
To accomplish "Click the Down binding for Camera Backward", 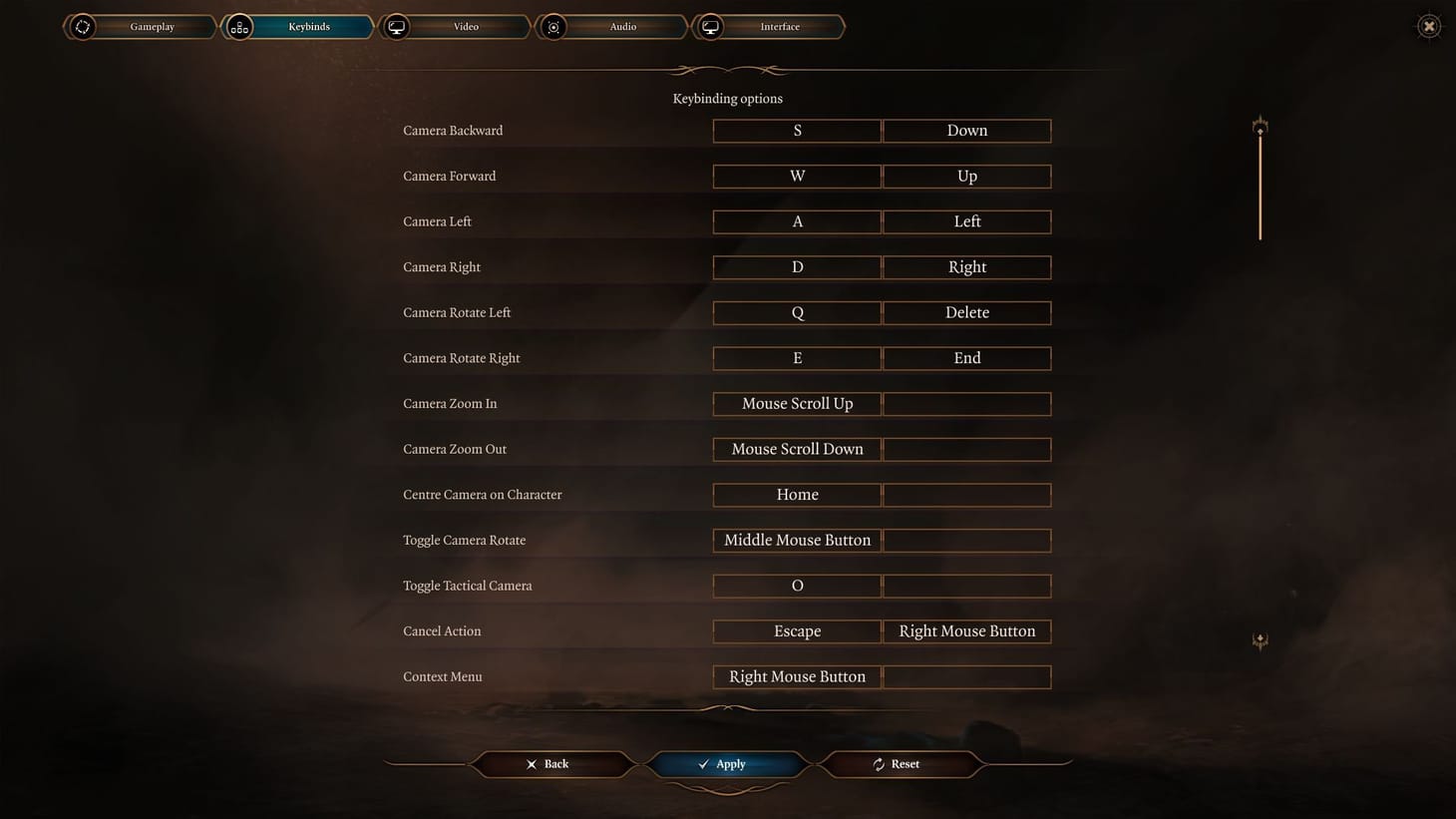I will [966, 131].
